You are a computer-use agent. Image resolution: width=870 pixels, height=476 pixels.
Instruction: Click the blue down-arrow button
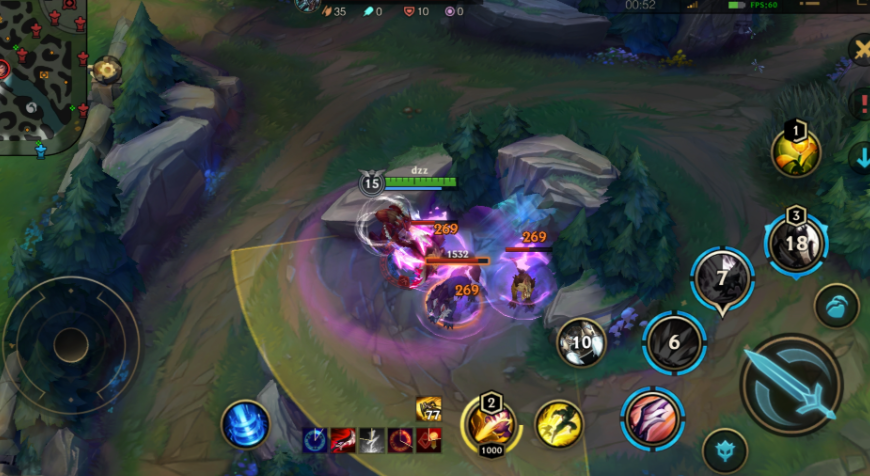click(x=860, y=158)
